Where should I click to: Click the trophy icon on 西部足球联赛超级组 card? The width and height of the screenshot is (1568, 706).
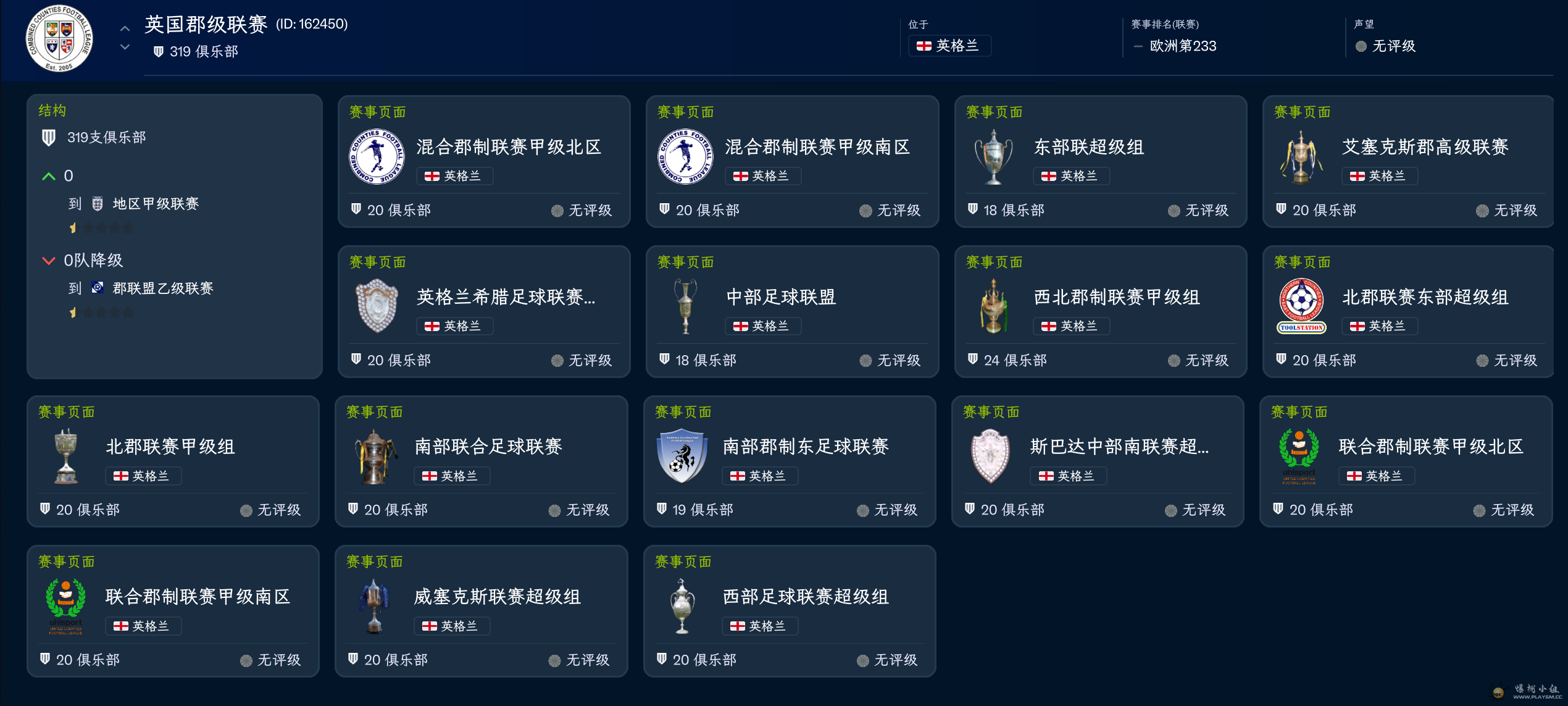point(683,605)
